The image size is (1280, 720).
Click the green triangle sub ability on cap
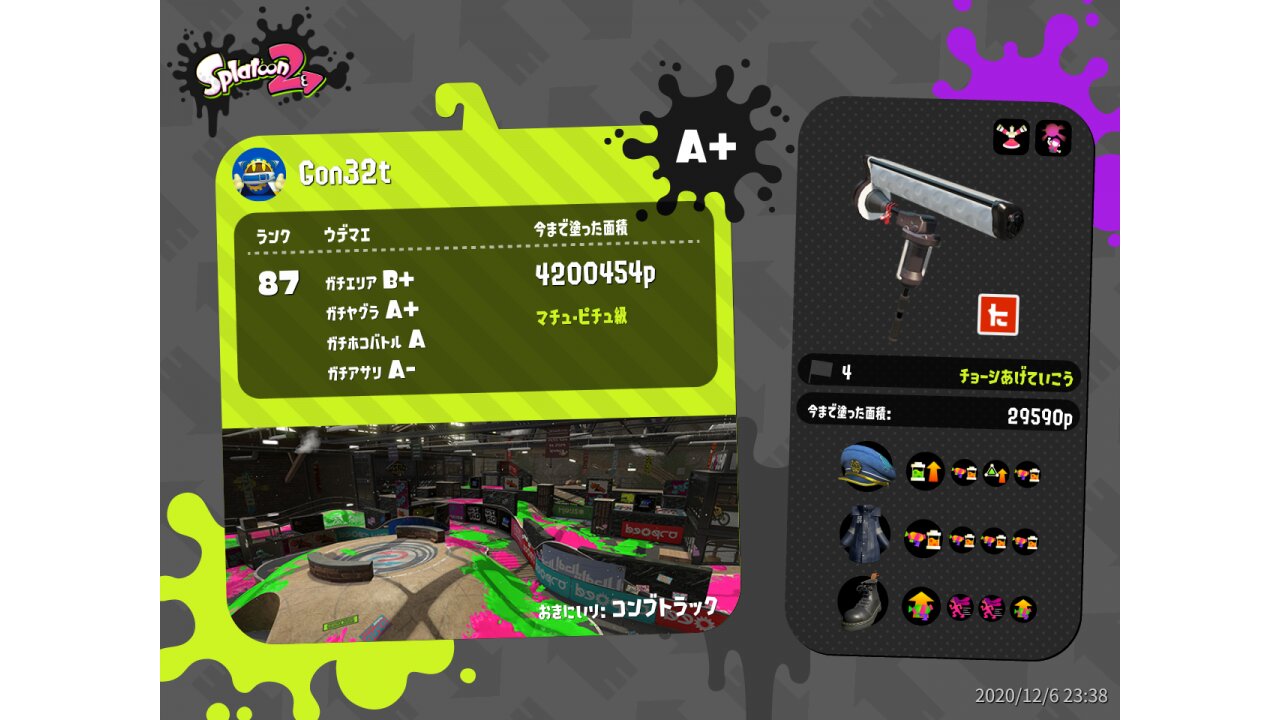[x=995, y=473]
